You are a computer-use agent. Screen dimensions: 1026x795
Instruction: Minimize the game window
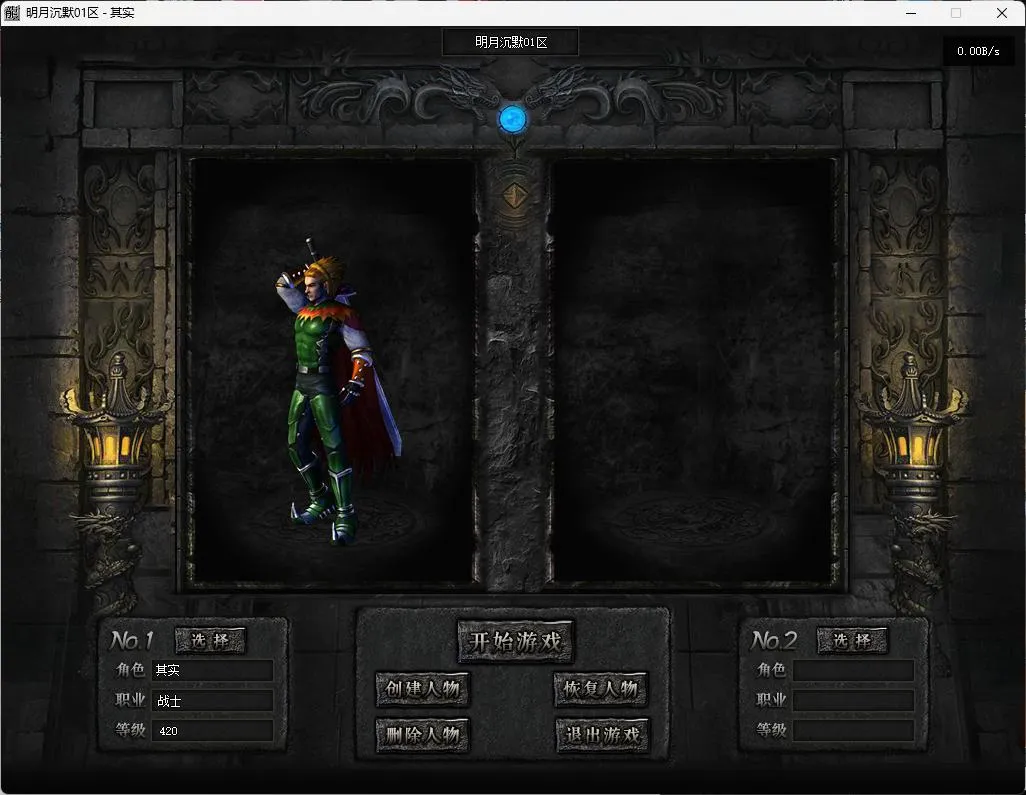coord(910,13)
